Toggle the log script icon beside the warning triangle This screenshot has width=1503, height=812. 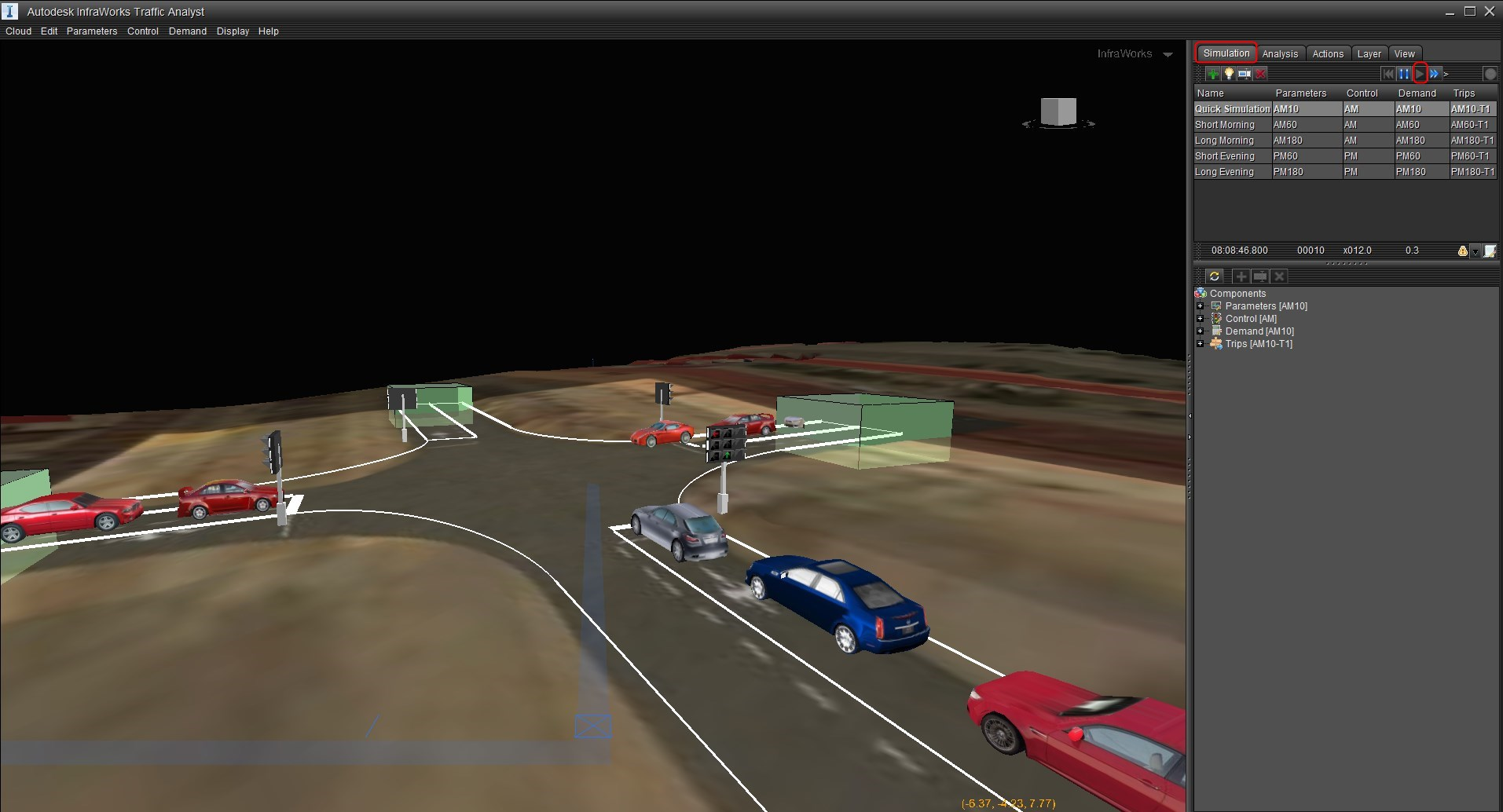pos(1490,251)
